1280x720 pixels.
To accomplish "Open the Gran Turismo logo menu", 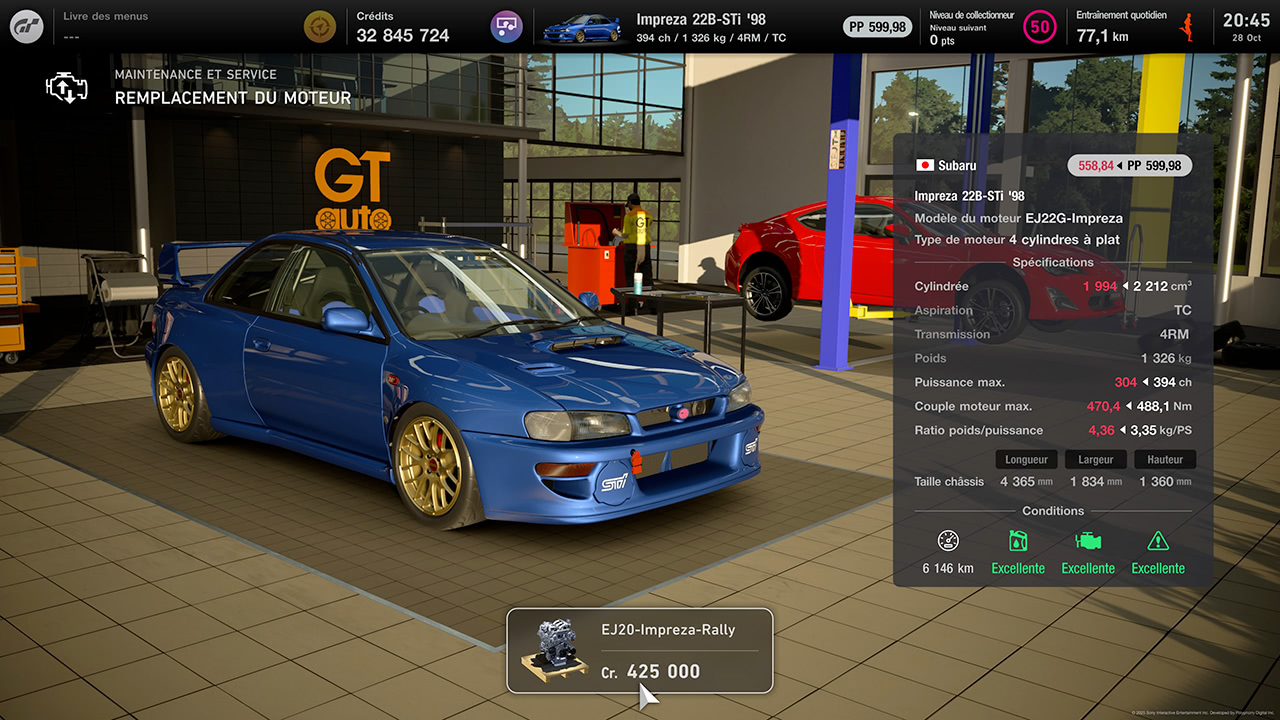I will (27, 26).
